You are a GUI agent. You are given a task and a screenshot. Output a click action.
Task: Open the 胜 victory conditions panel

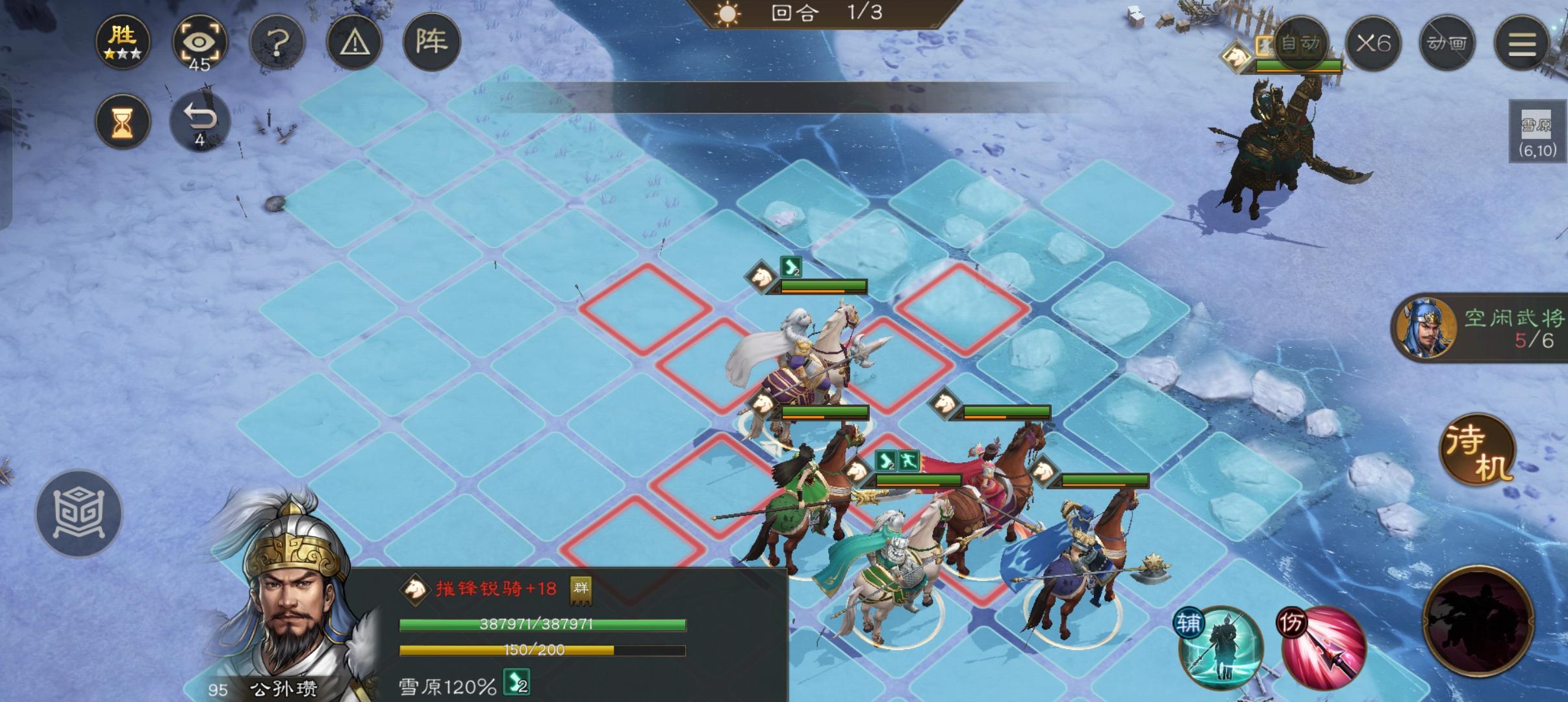(123, 41)
